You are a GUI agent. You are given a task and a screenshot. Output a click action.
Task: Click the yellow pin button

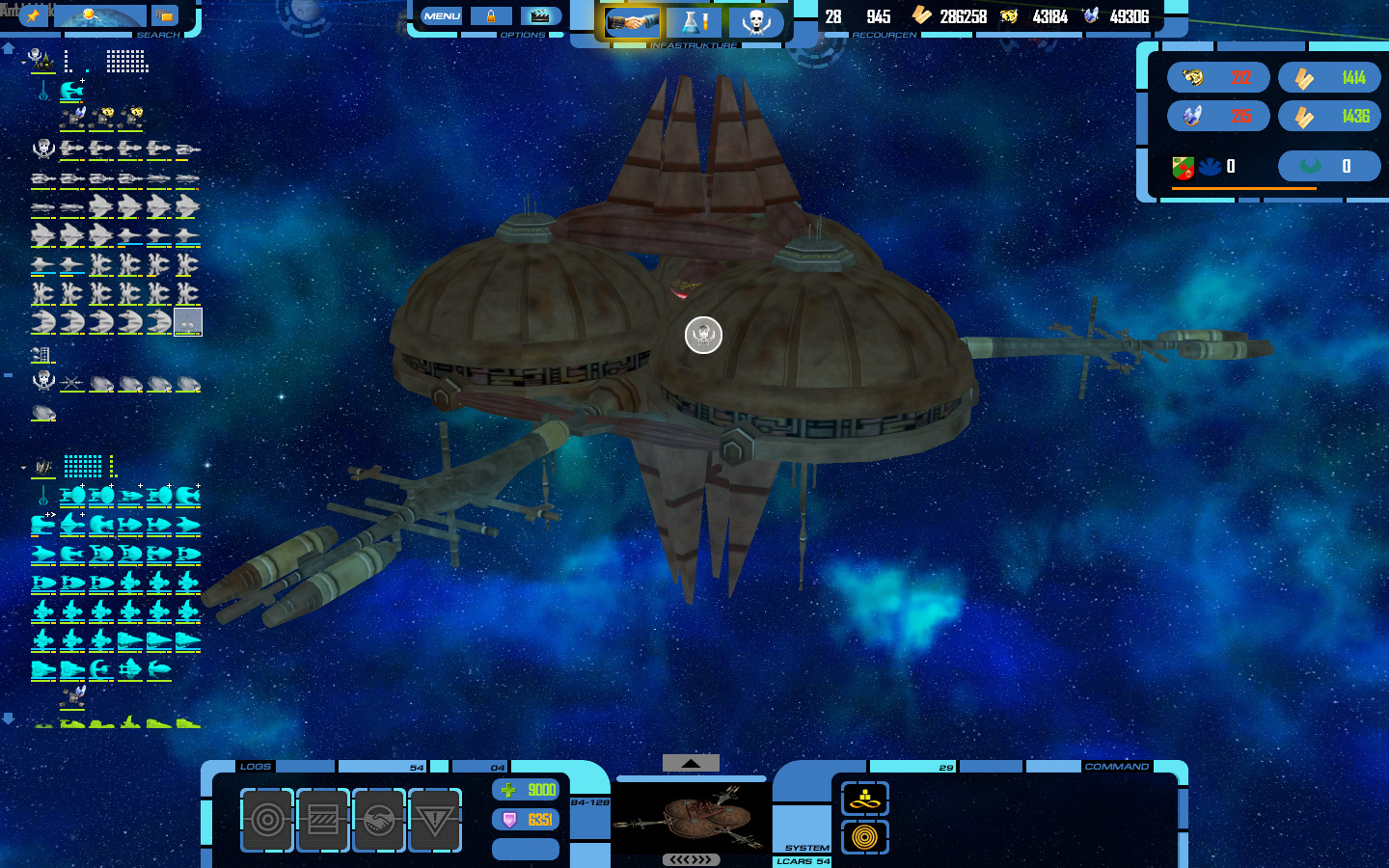pos(33,15)
